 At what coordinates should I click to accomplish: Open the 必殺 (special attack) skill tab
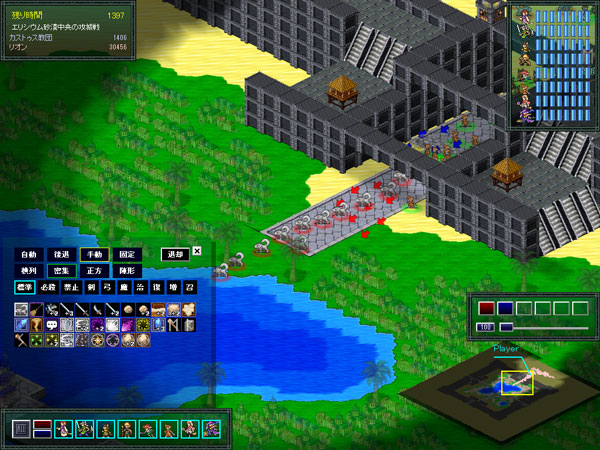48,288
